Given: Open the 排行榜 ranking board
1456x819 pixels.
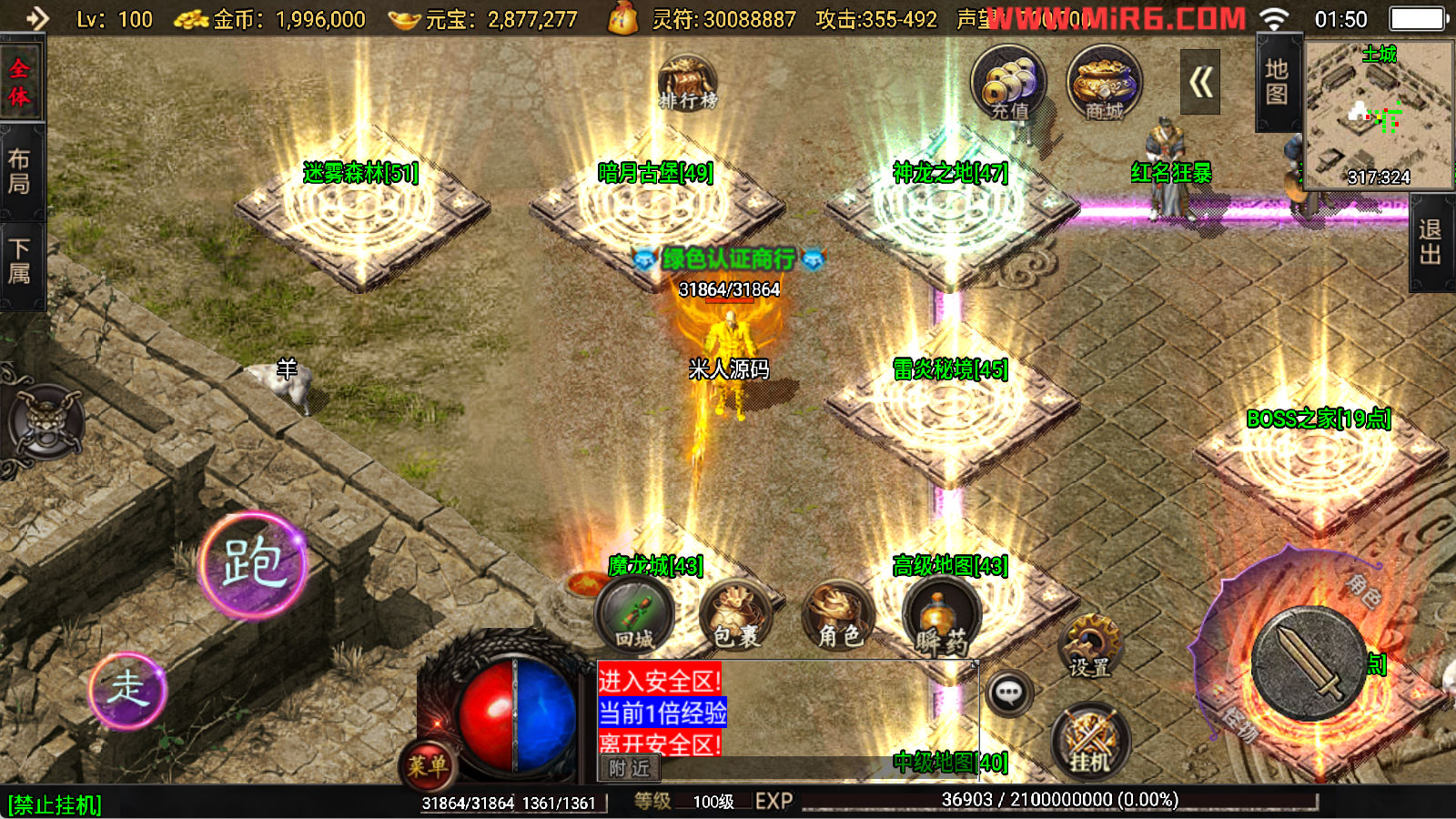Looking at the screenshot, I should [687, 83].
